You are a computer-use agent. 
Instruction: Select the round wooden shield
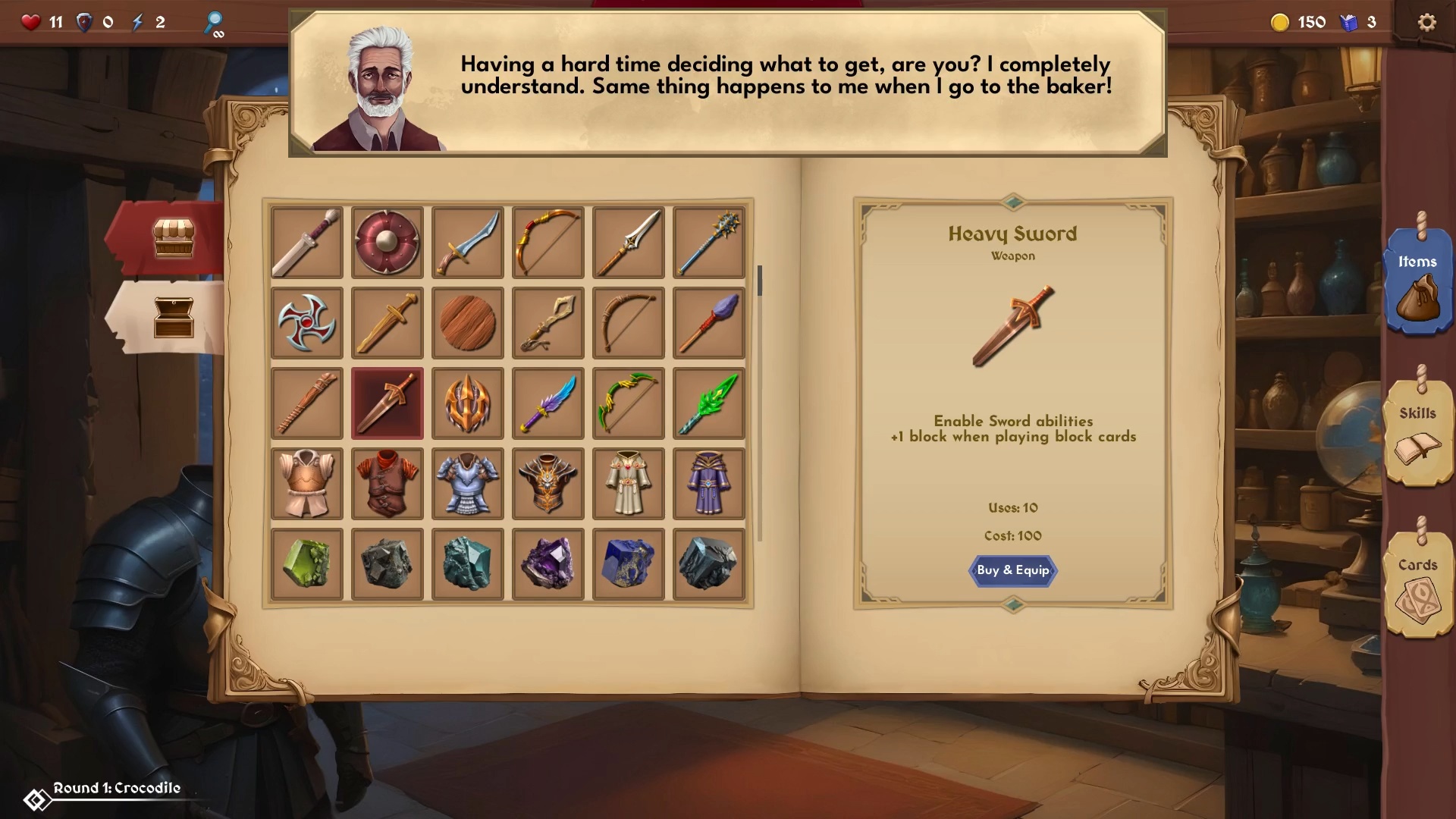click(x=467, y=323)
